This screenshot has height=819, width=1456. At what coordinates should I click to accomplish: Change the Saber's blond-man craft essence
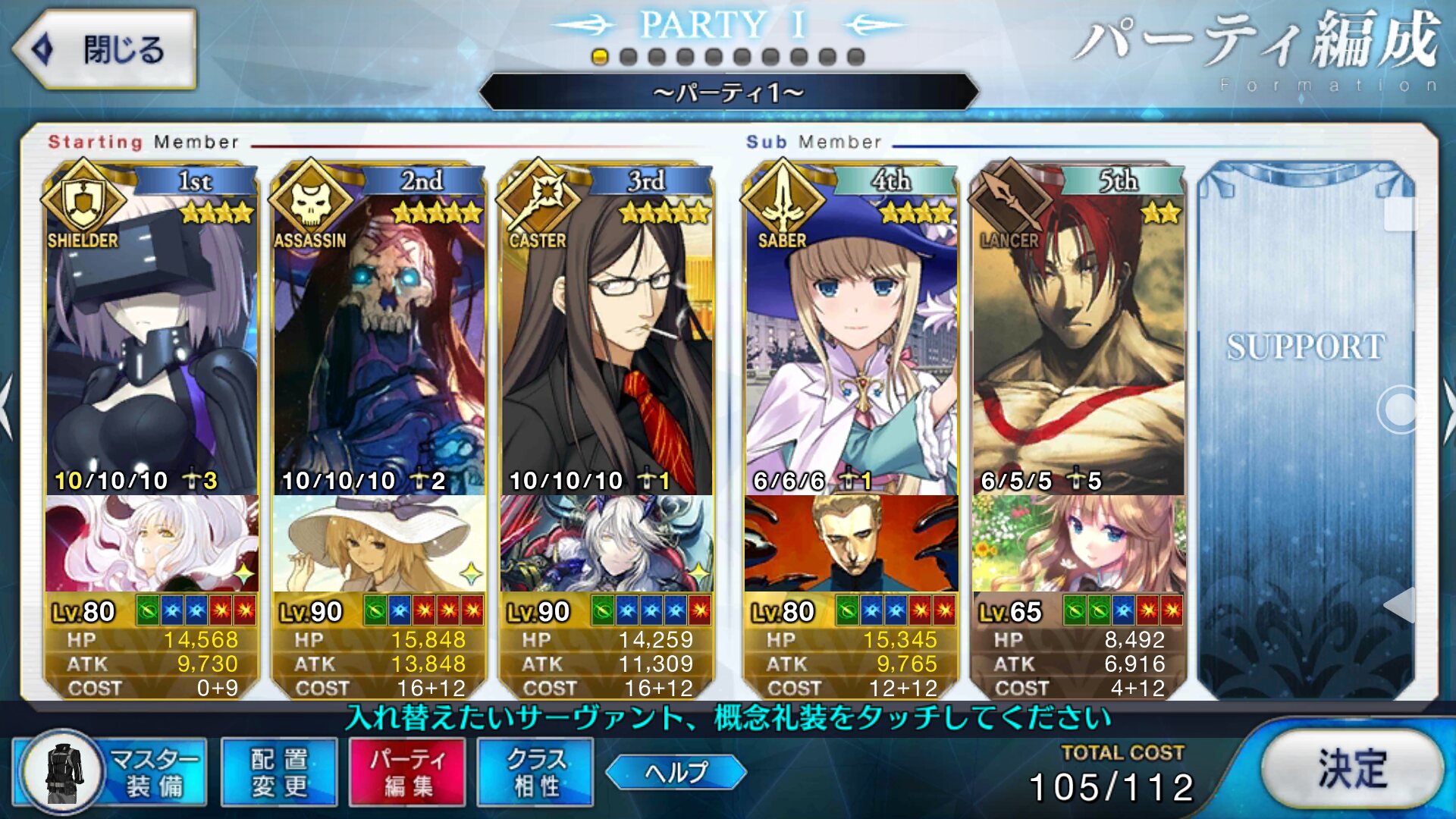click(x=851, y=543)
